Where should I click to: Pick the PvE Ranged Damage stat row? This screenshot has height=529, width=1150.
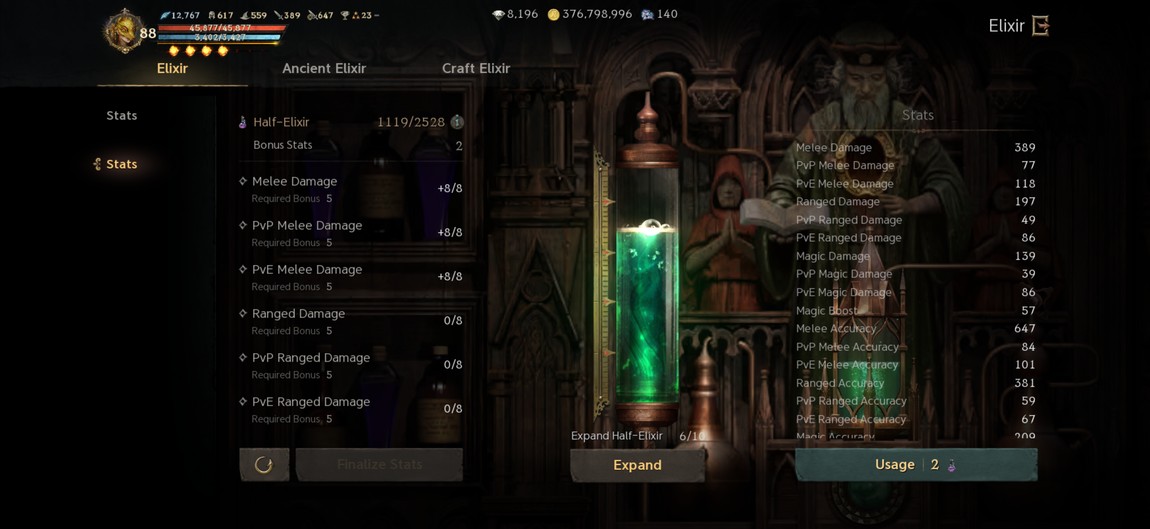pos(350,408)
